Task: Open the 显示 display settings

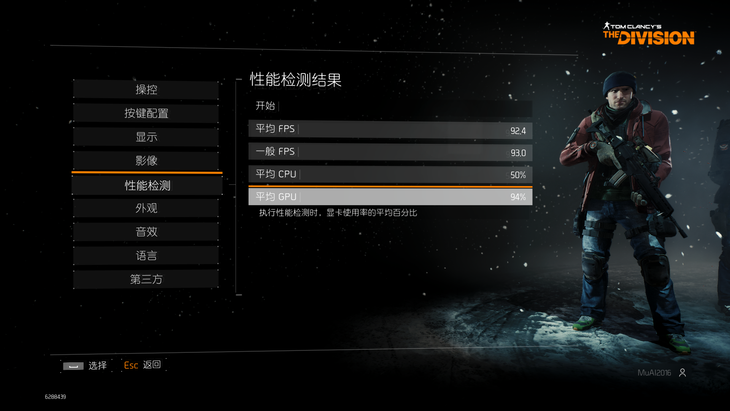Action: [146, 137]
